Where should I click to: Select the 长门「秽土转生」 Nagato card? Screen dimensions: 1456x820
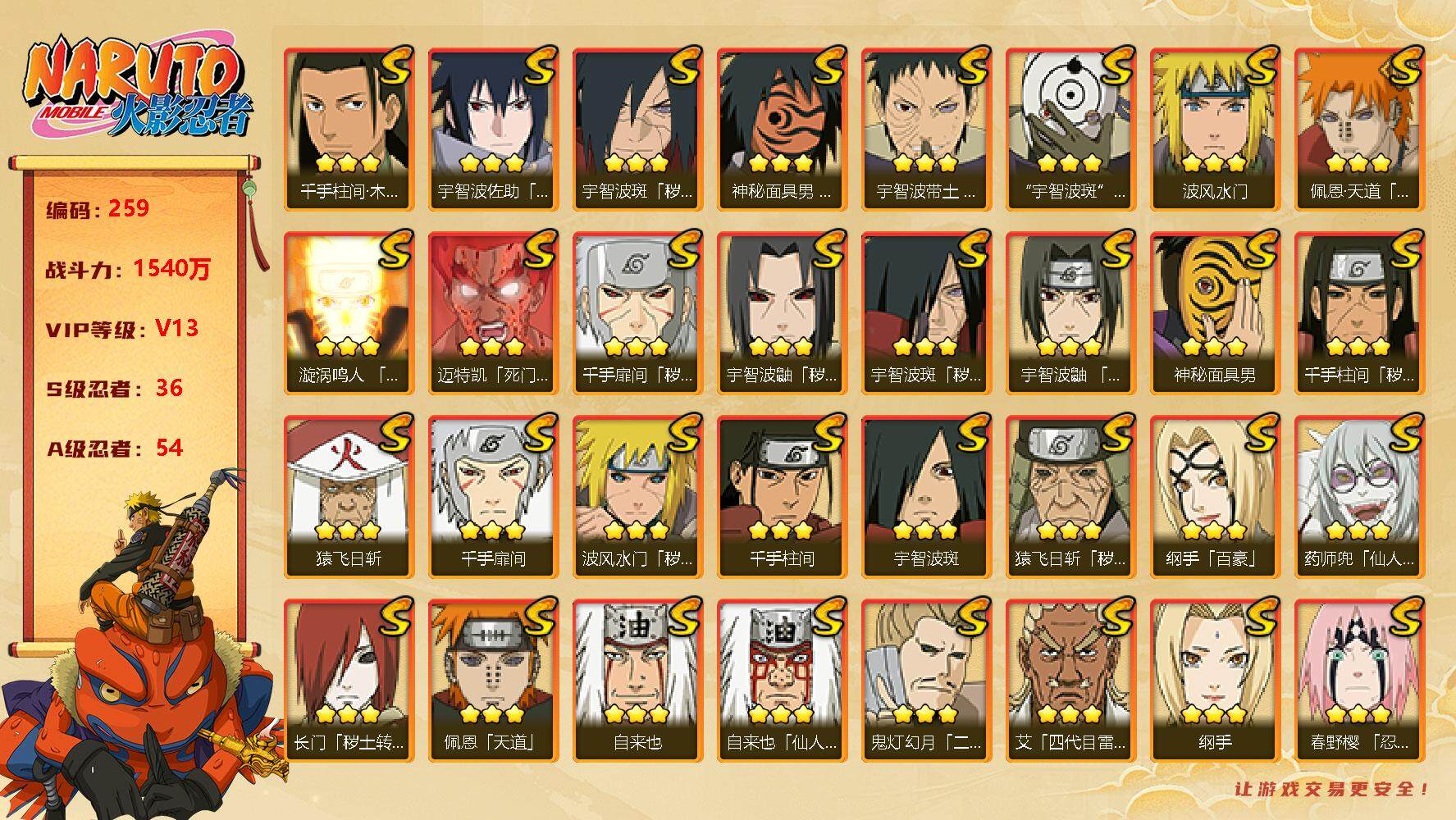(x=348, y=680)
